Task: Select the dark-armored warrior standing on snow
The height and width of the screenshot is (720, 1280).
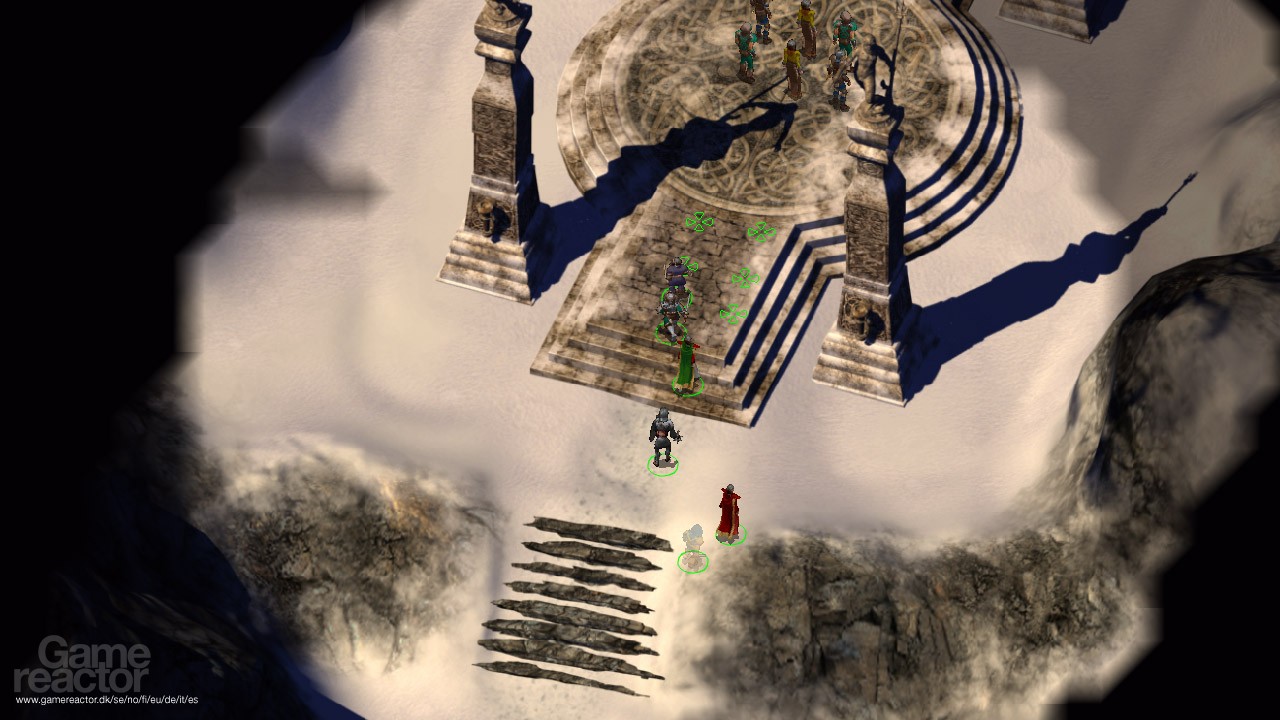Action: [x=662, y=437]
